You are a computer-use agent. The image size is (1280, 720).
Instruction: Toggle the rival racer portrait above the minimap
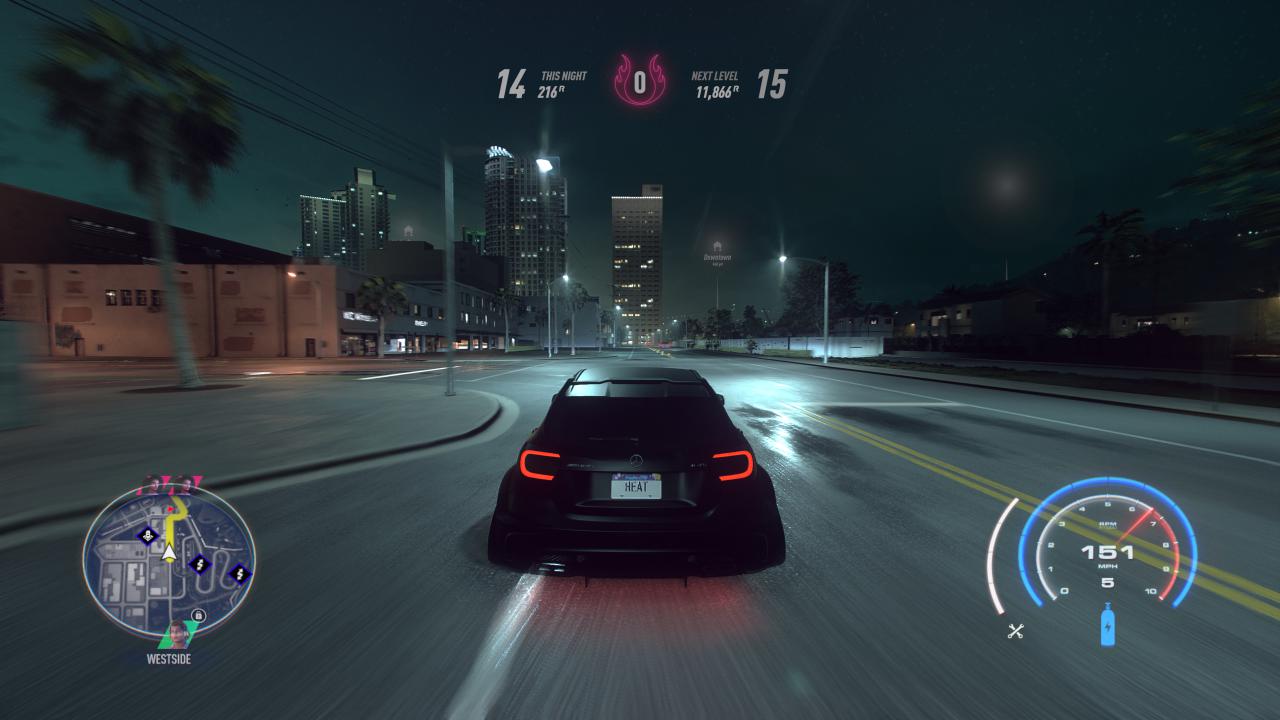point(186,486)
